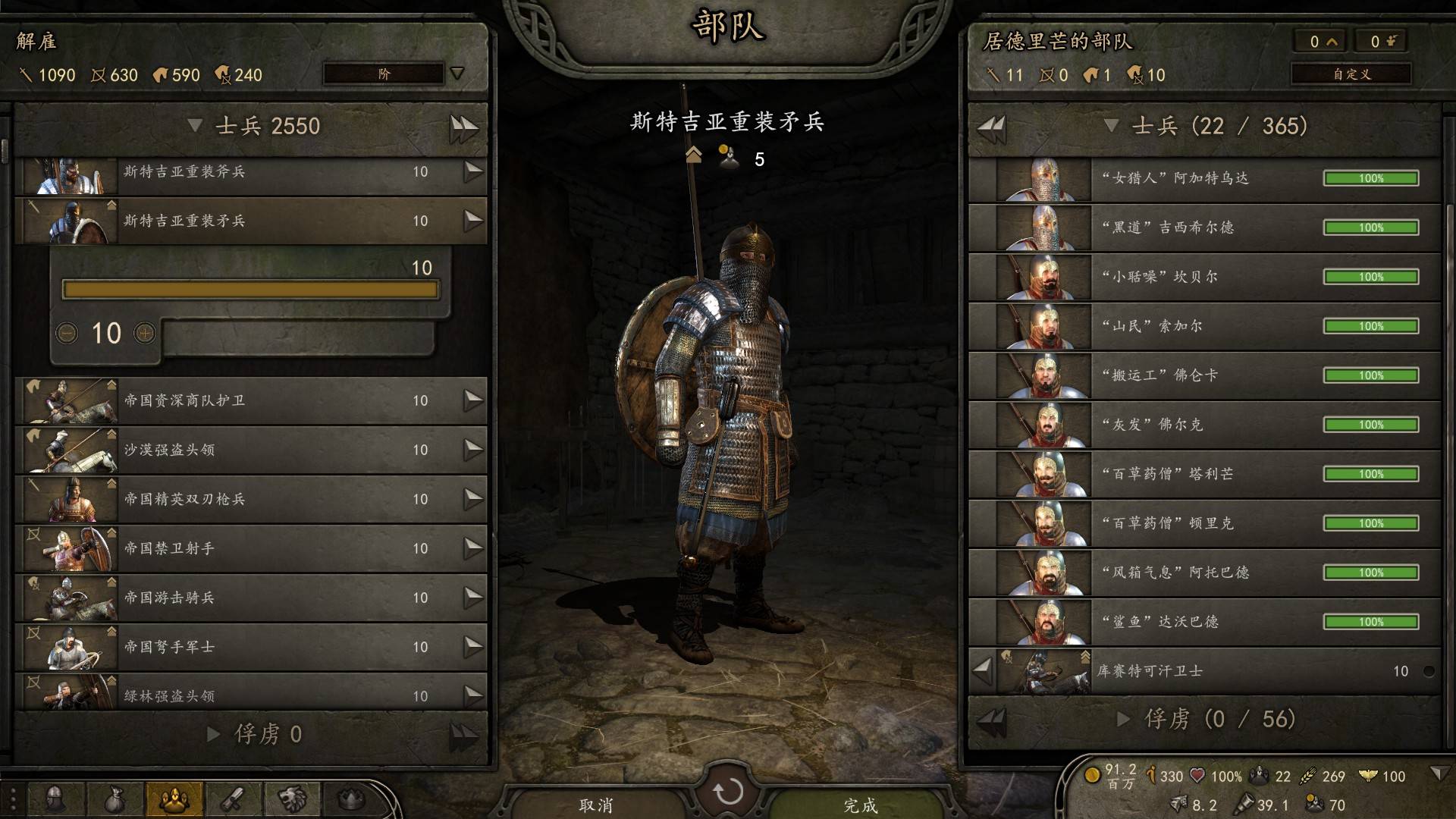Click the 完成 (Done) button

(x=860, y=804)
